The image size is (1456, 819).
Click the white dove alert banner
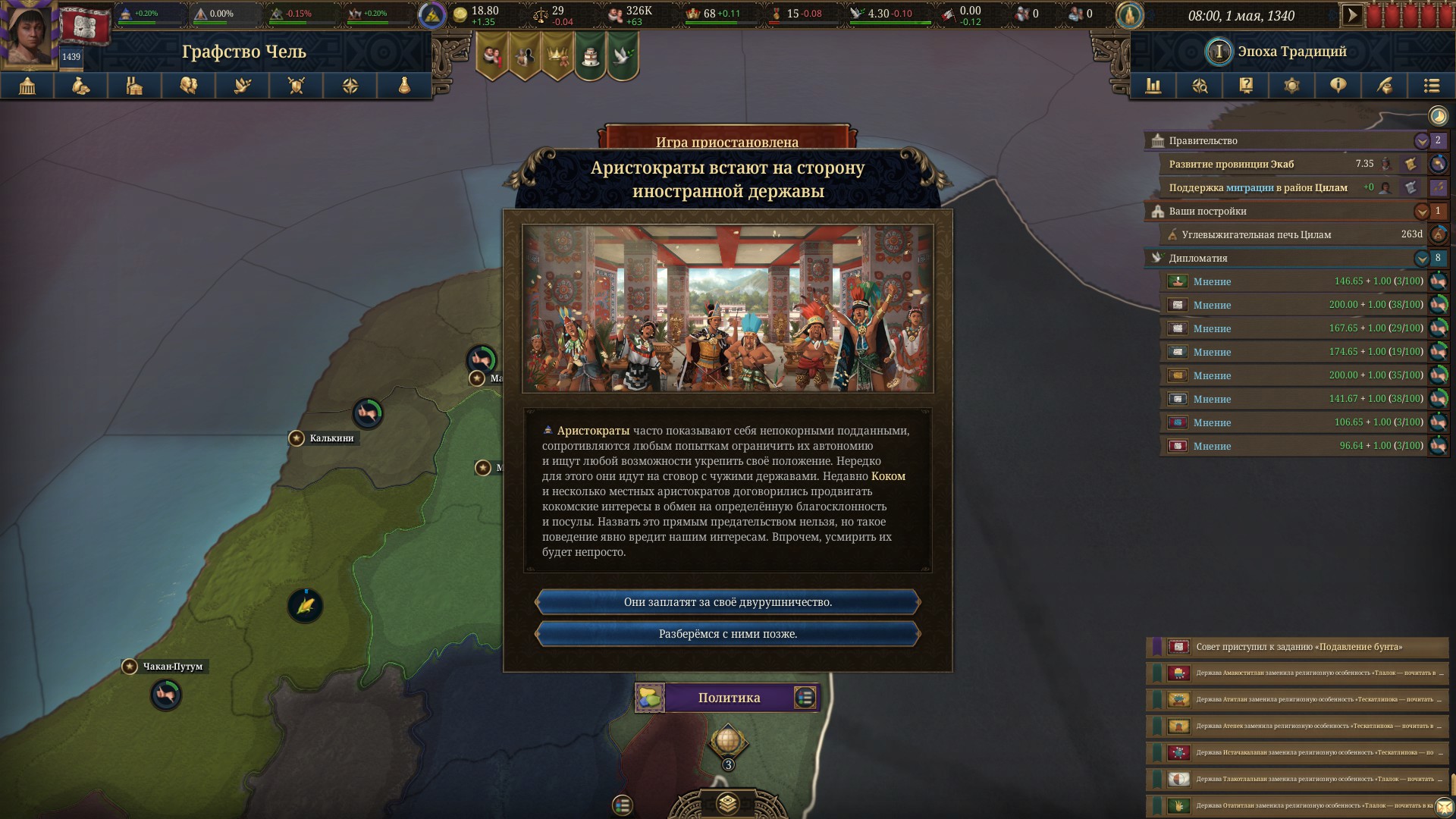click(623, 55)
